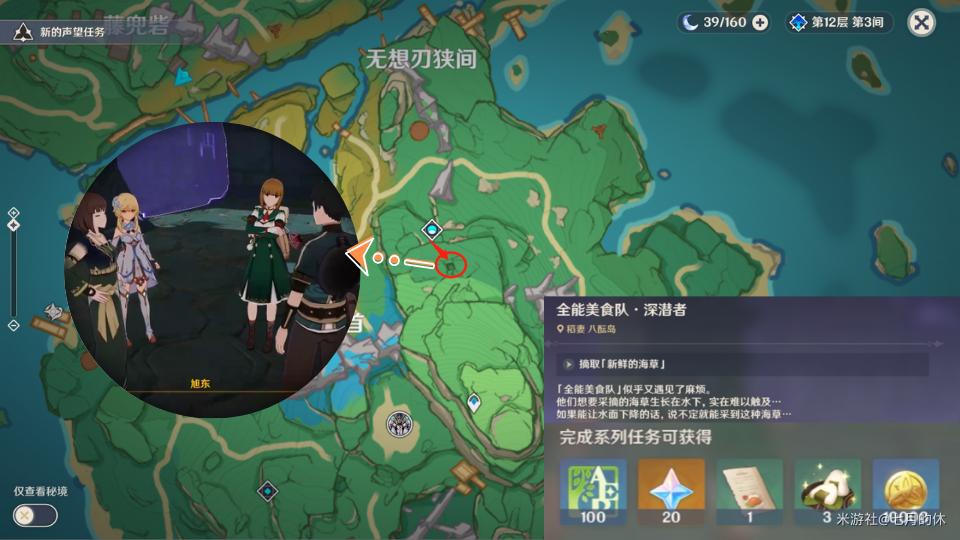Viewport: 960px width, 540px height.
Task: Zoom out using the map slider minus
Action: pyautogui.click(x=13, y=325)
